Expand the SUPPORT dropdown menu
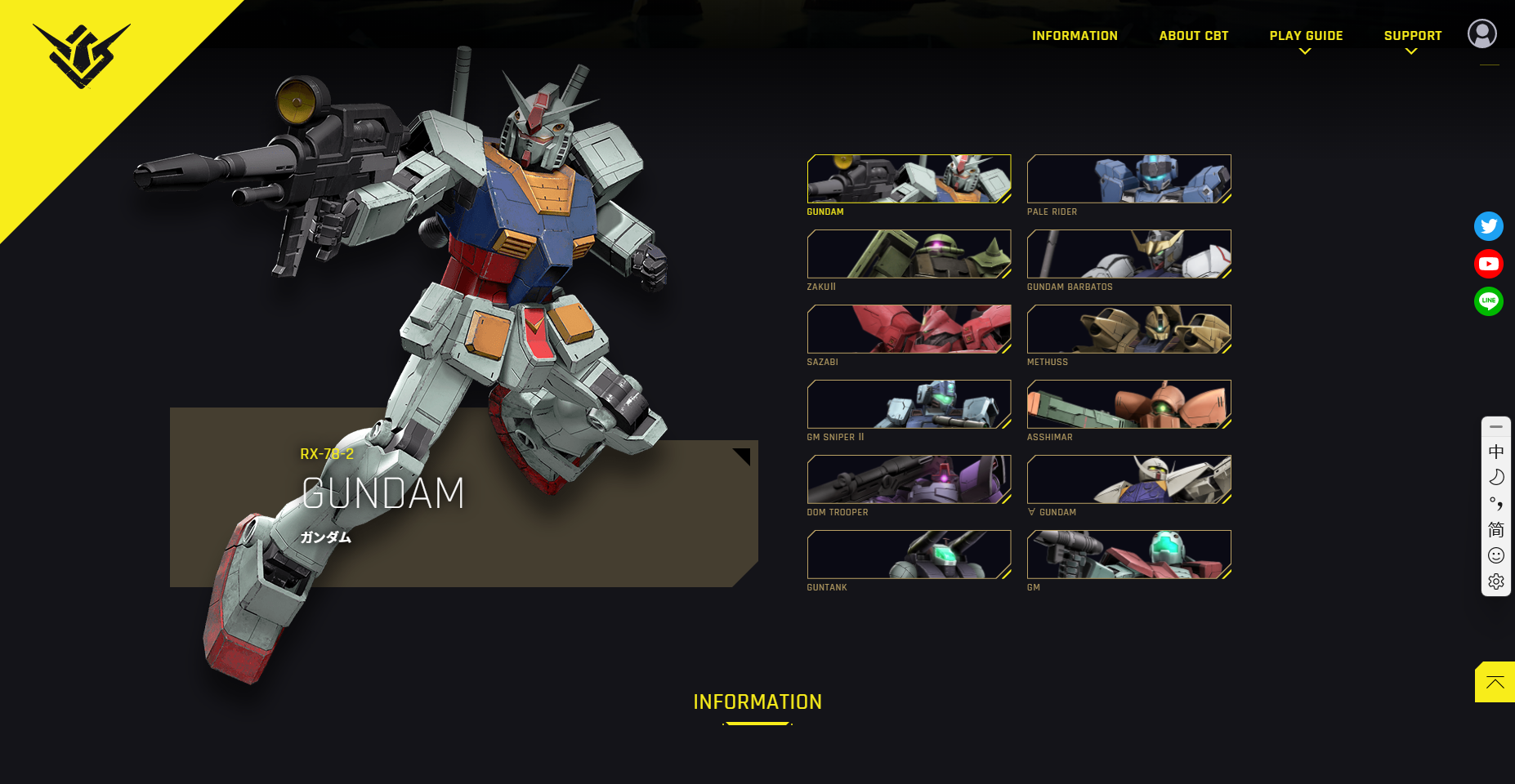The image size is (1515, 784). [1412, 36]
